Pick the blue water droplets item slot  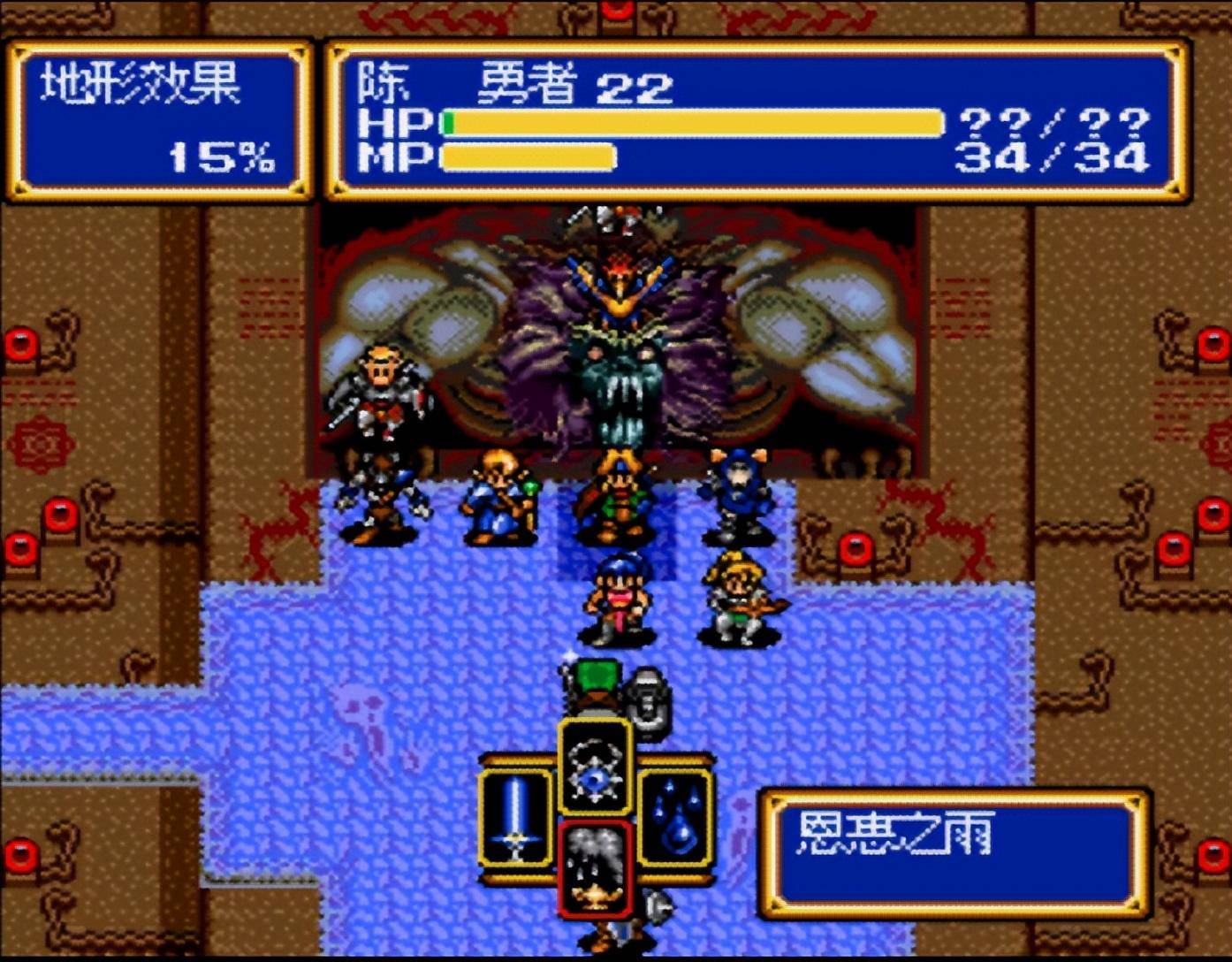pyautogui.click(x=675, y=818)
